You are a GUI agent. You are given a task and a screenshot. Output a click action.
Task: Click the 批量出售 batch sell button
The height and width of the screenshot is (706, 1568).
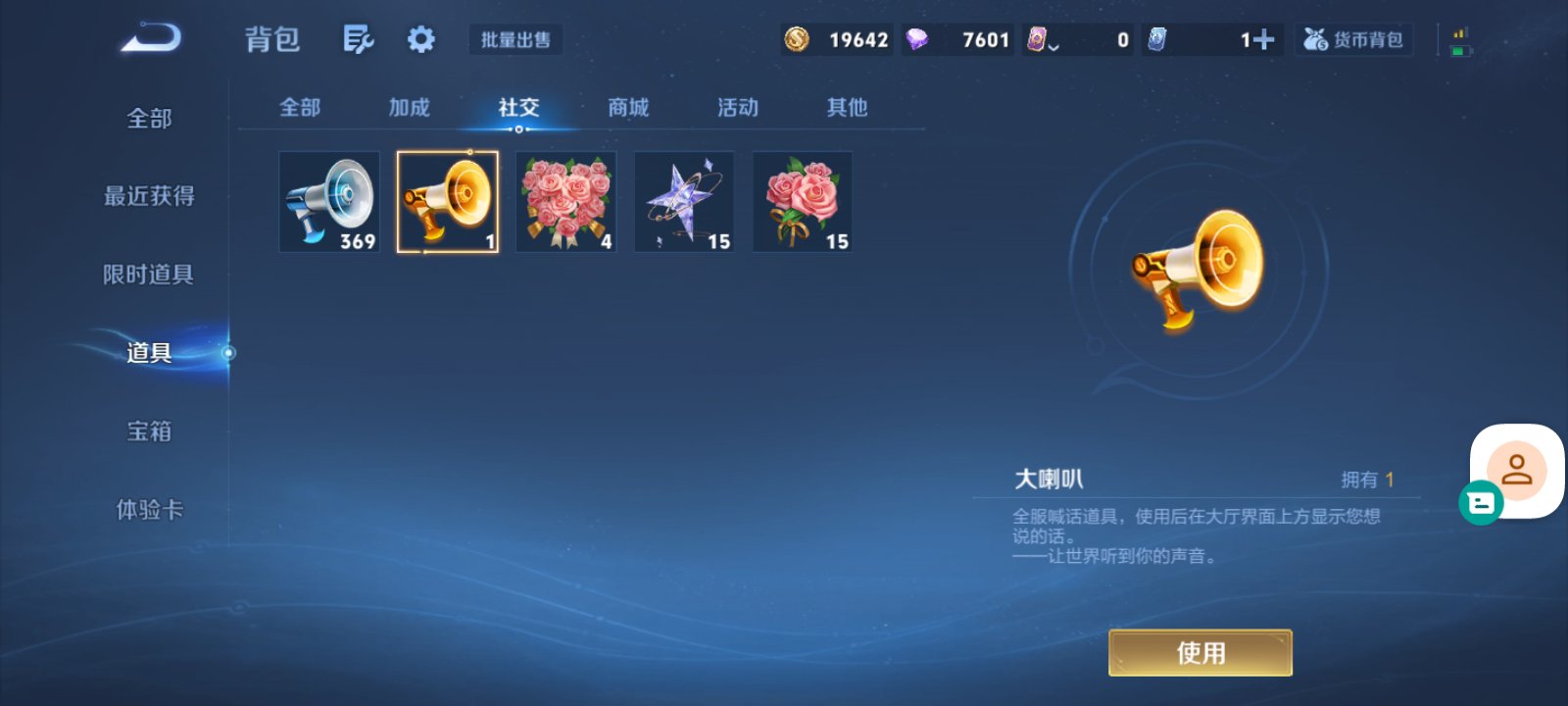click(515, 39)
